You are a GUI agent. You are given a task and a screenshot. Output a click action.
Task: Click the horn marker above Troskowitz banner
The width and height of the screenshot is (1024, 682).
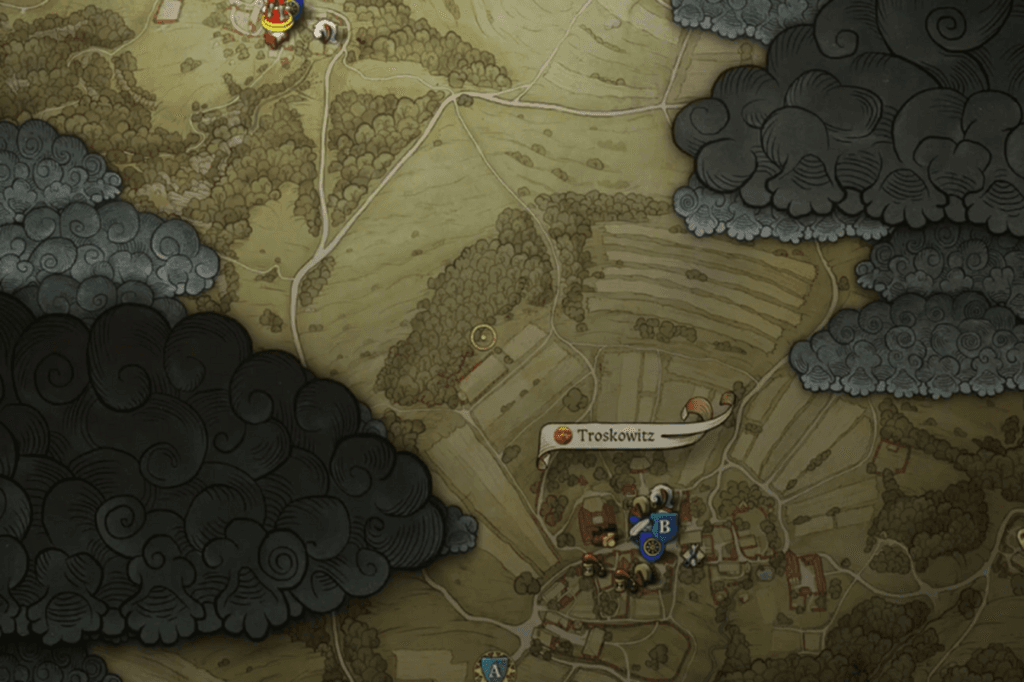pos(697,408)
